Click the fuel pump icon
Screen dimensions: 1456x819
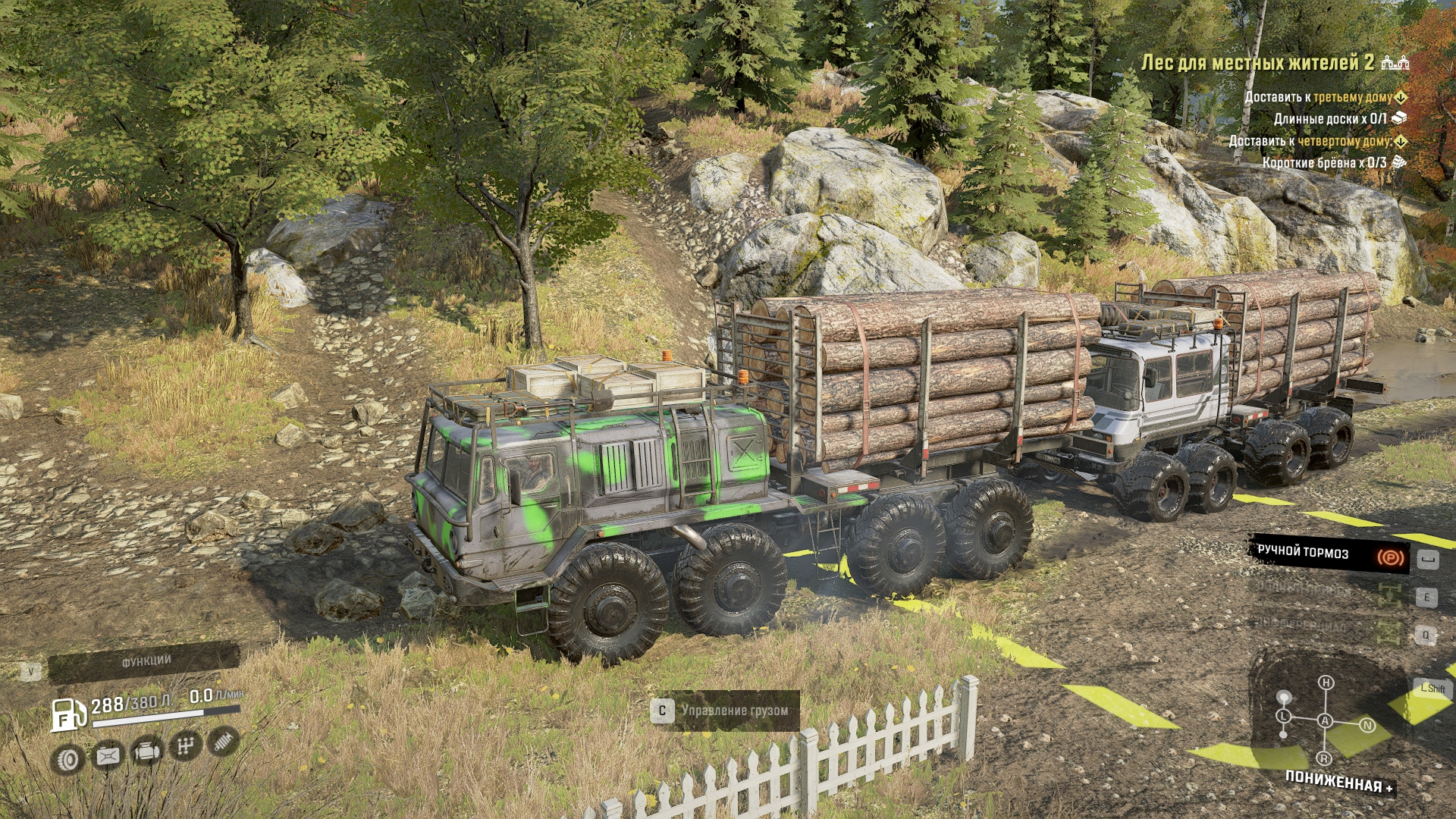click(x=67, y=714)
